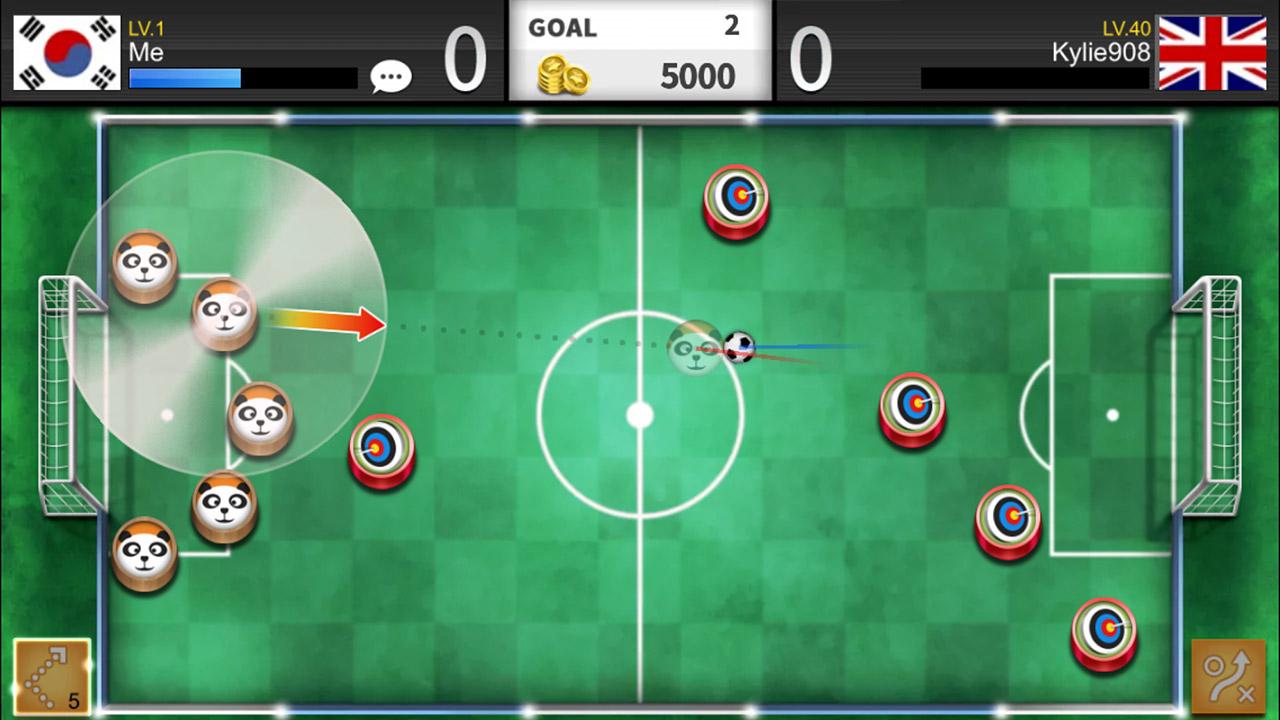Select the panda striker with the aiming arrow
Viewport: 1280px width, 720px height.
[x=224, y=314]
